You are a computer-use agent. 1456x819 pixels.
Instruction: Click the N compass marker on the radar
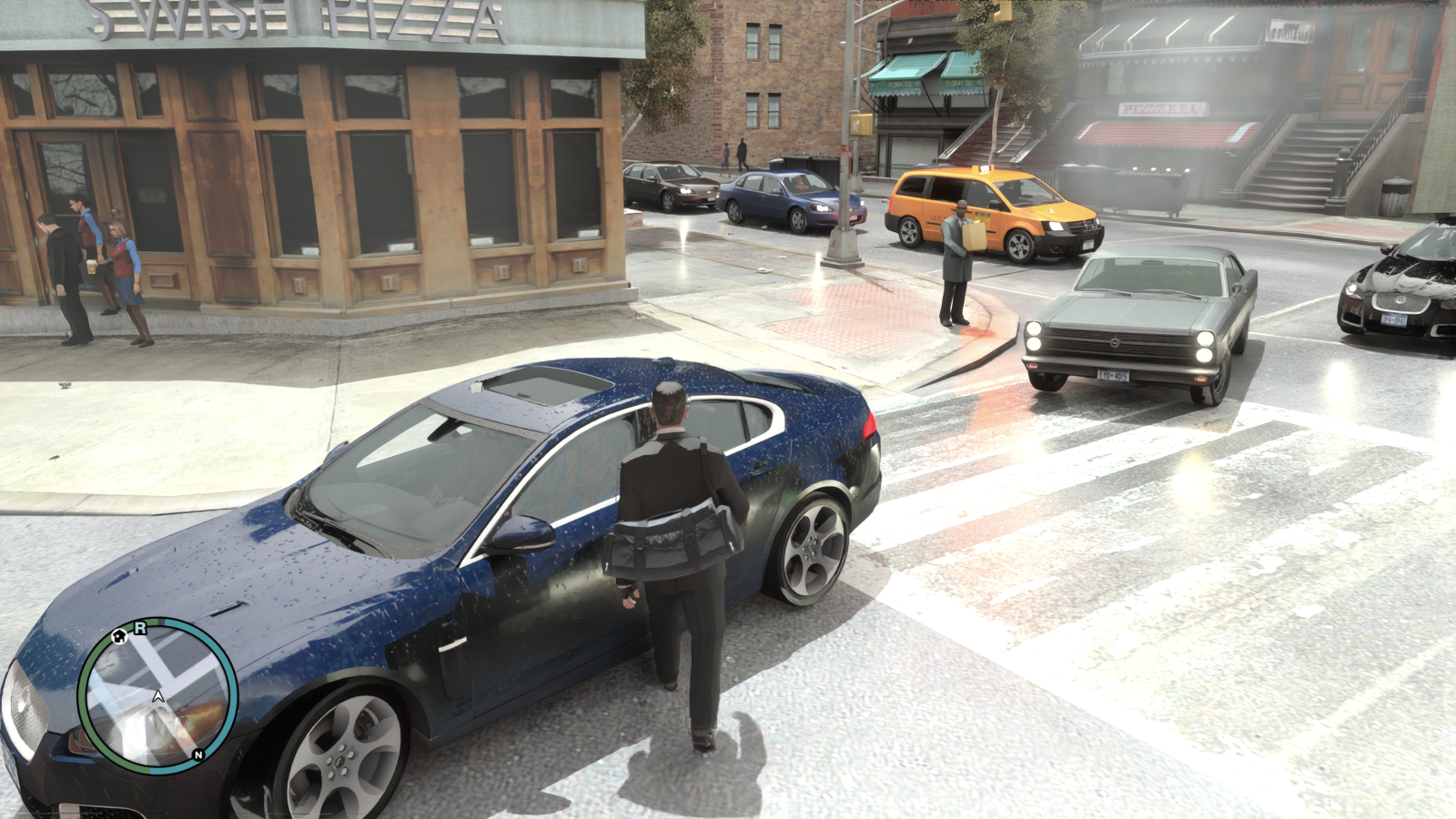click(198, 754)
